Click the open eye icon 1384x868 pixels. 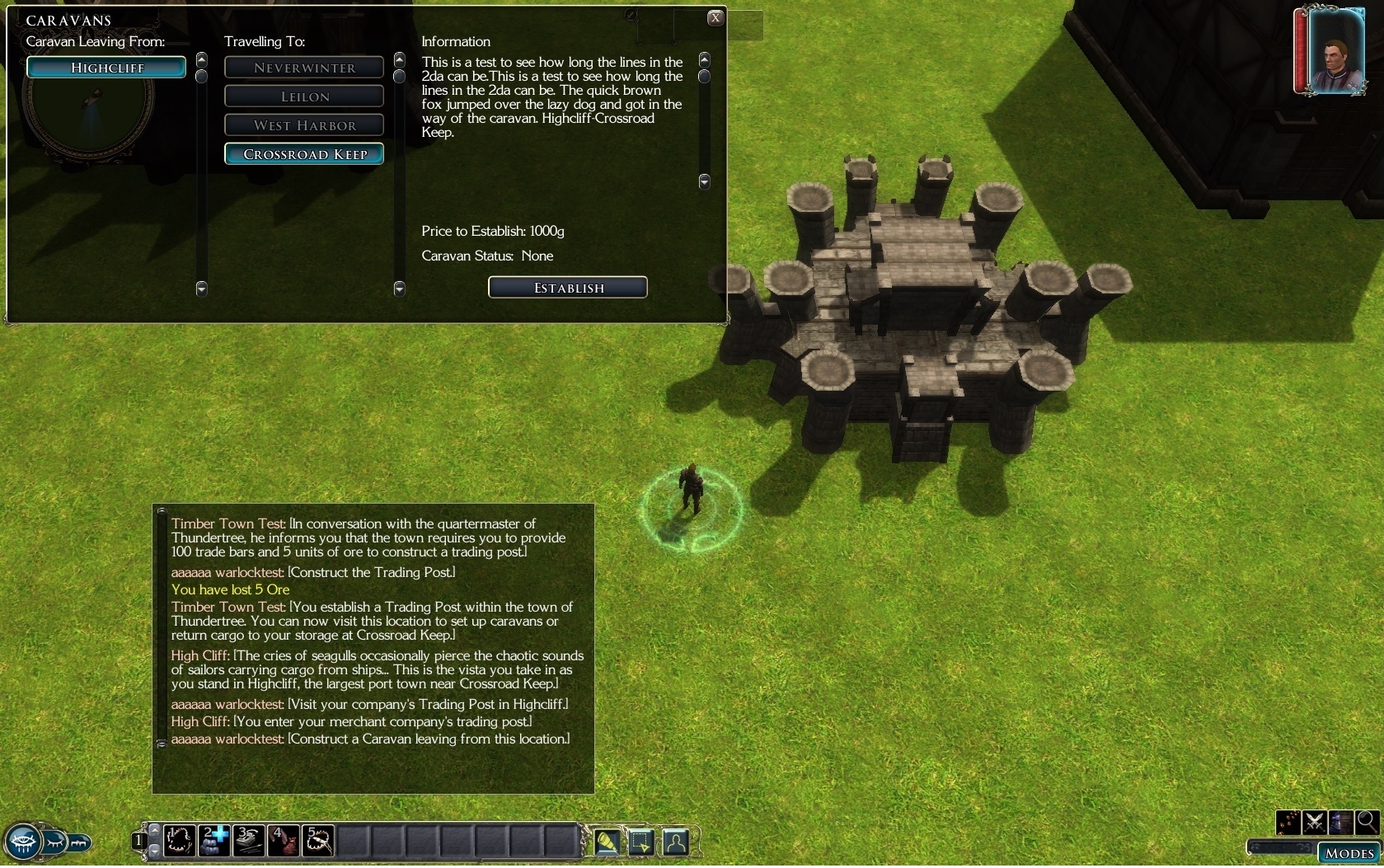coord(22,843)
